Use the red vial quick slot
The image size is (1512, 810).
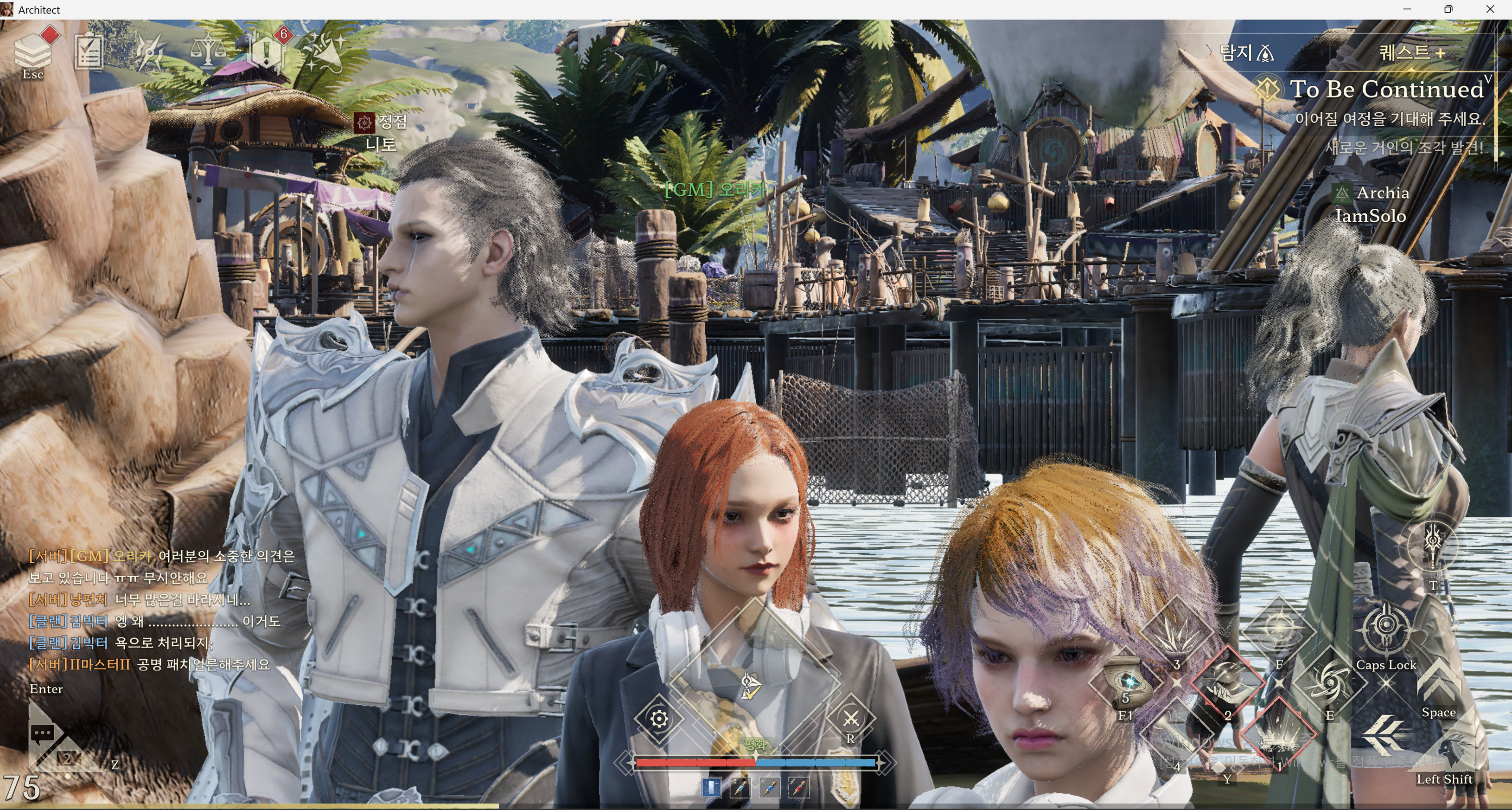(x=798, y=788)
